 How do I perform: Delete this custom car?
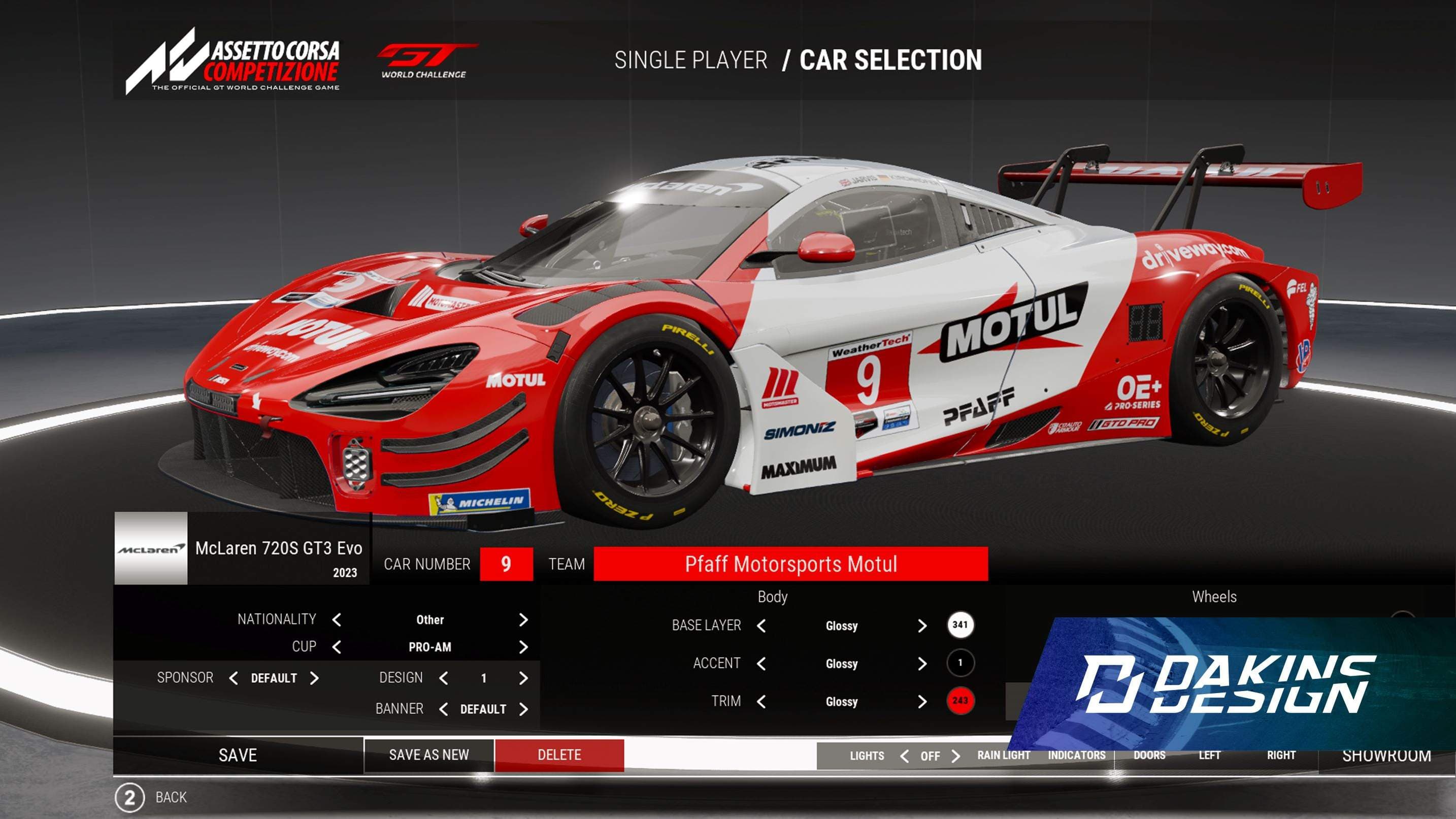[559, 755]
